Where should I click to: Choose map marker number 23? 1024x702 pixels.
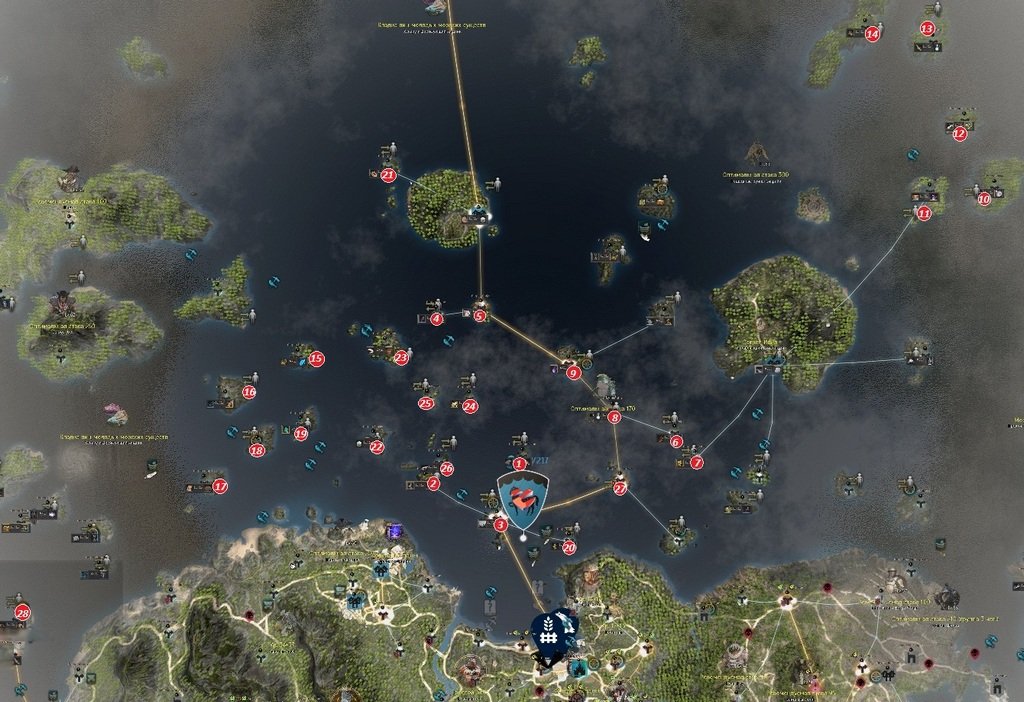point(402,356)
